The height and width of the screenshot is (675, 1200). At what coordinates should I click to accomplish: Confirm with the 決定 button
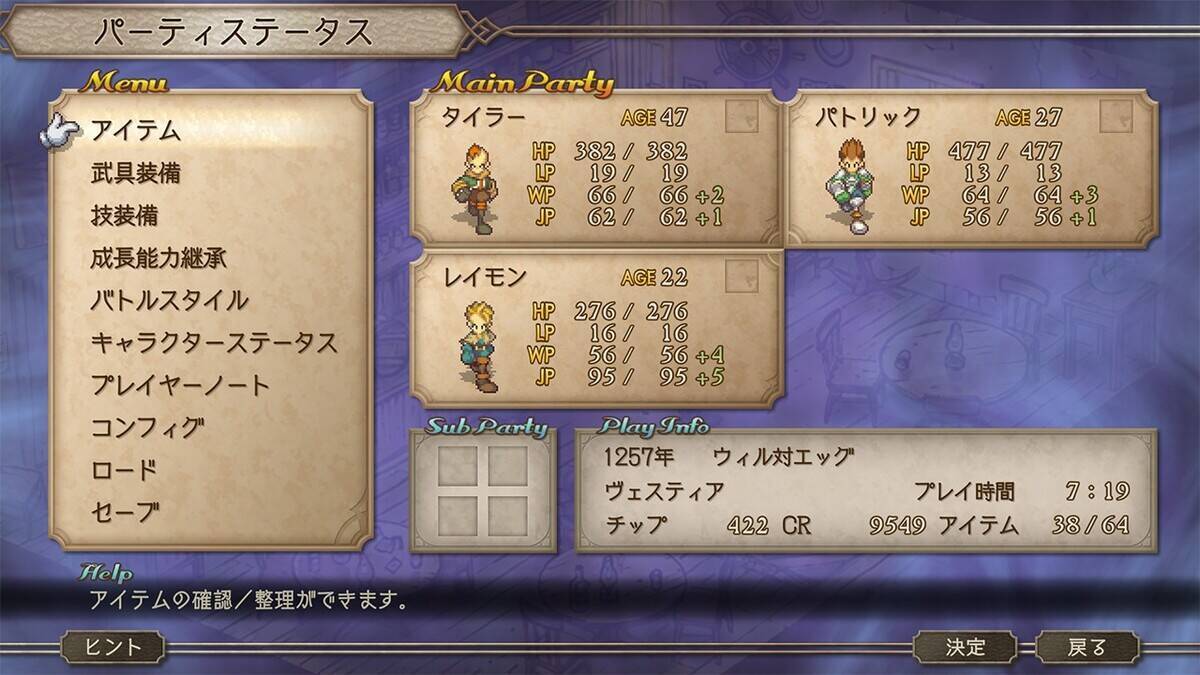(966, 647)
